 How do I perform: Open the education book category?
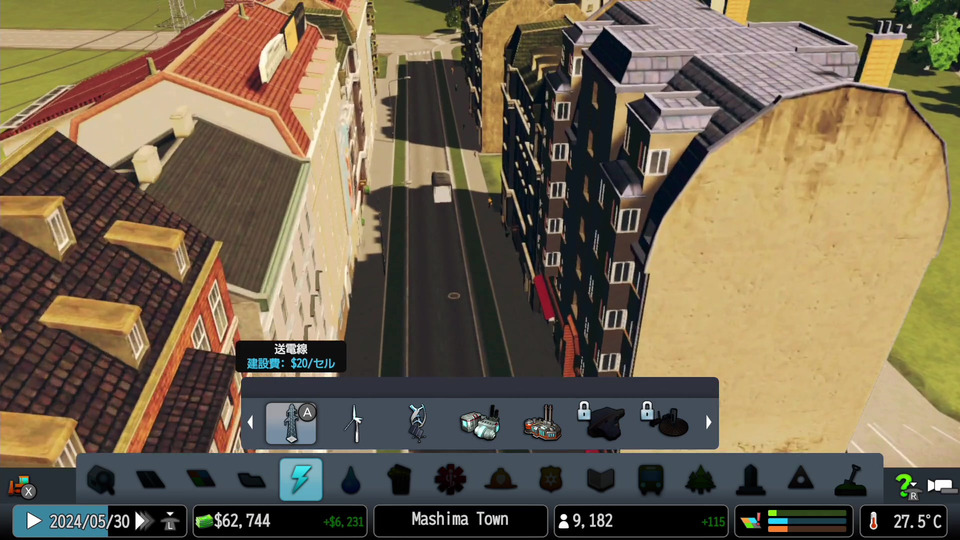tap(600, 480)
